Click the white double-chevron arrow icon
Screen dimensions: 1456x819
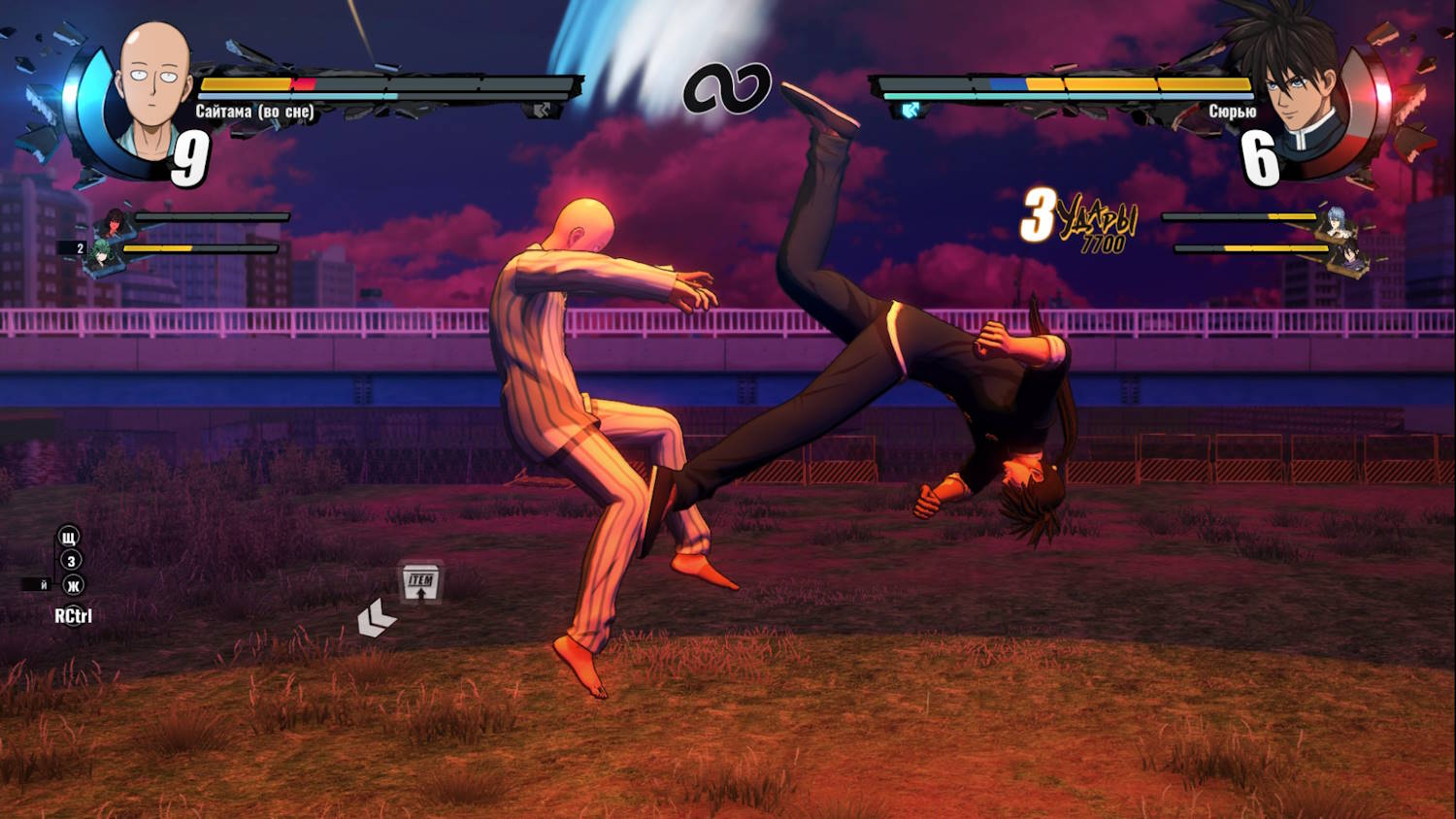tap(376, 619)
